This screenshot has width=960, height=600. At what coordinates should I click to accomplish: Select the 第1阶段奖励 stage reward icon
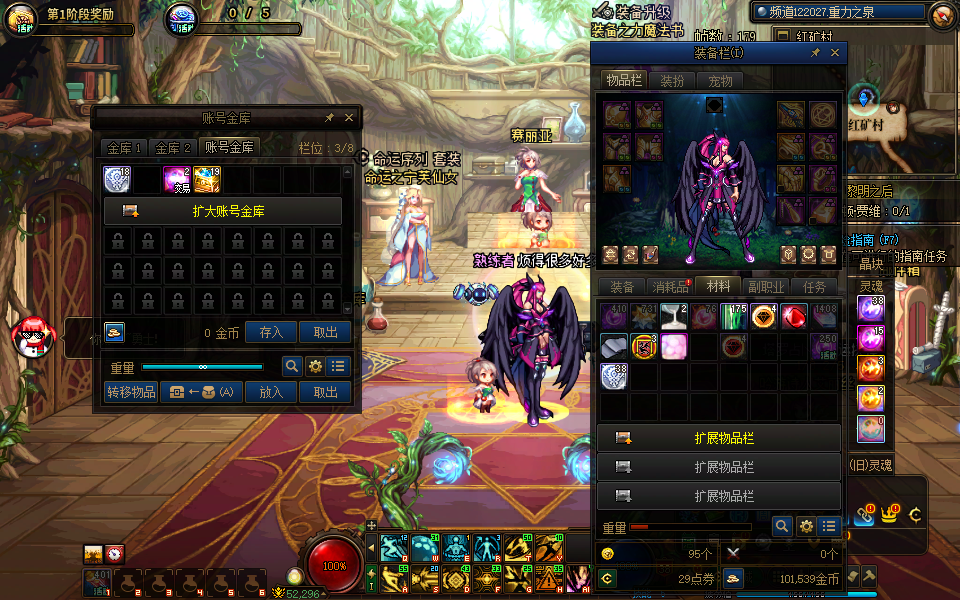pos(22,19)
